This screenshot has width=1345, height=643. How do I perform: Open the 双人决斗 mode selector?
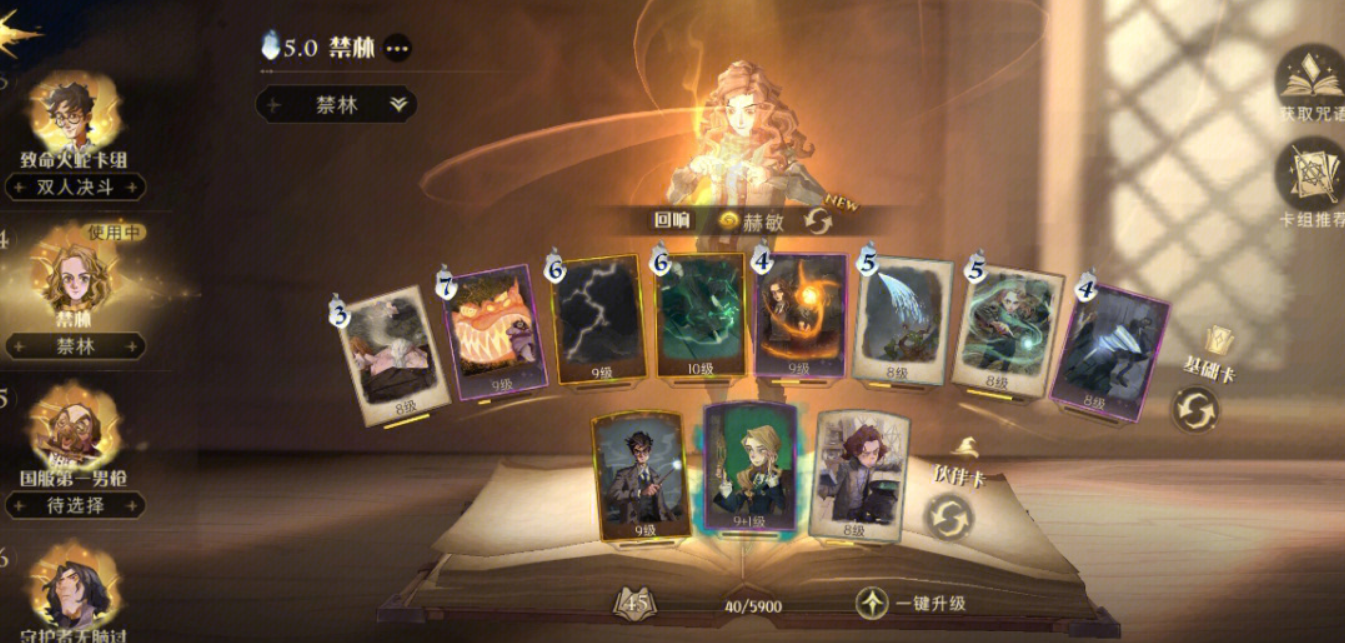[75, 187]
